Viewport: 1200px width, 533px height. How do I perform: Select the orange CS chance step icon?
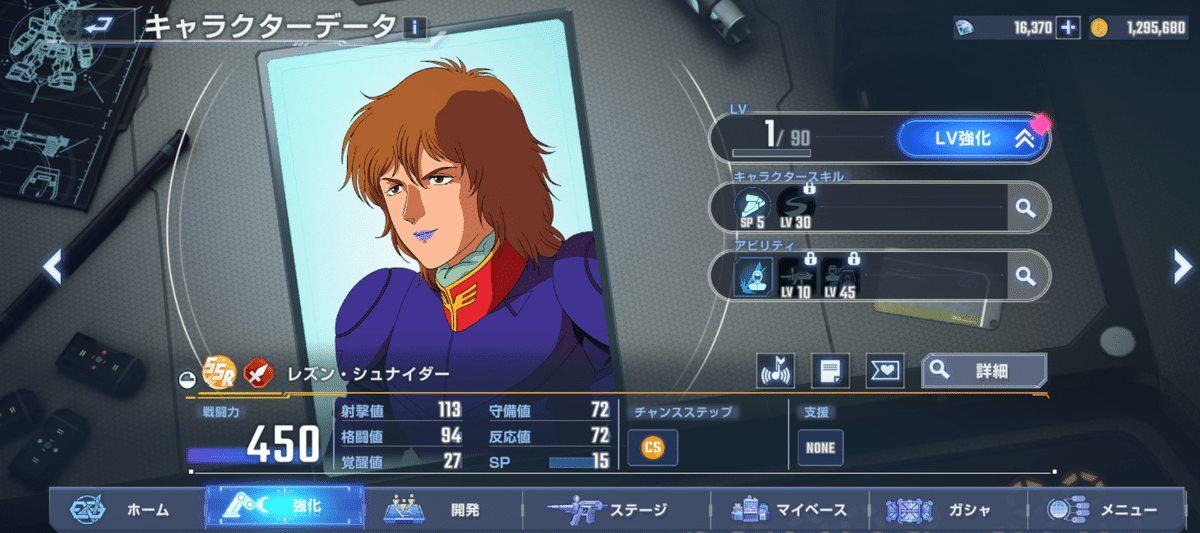coord(652,447)
